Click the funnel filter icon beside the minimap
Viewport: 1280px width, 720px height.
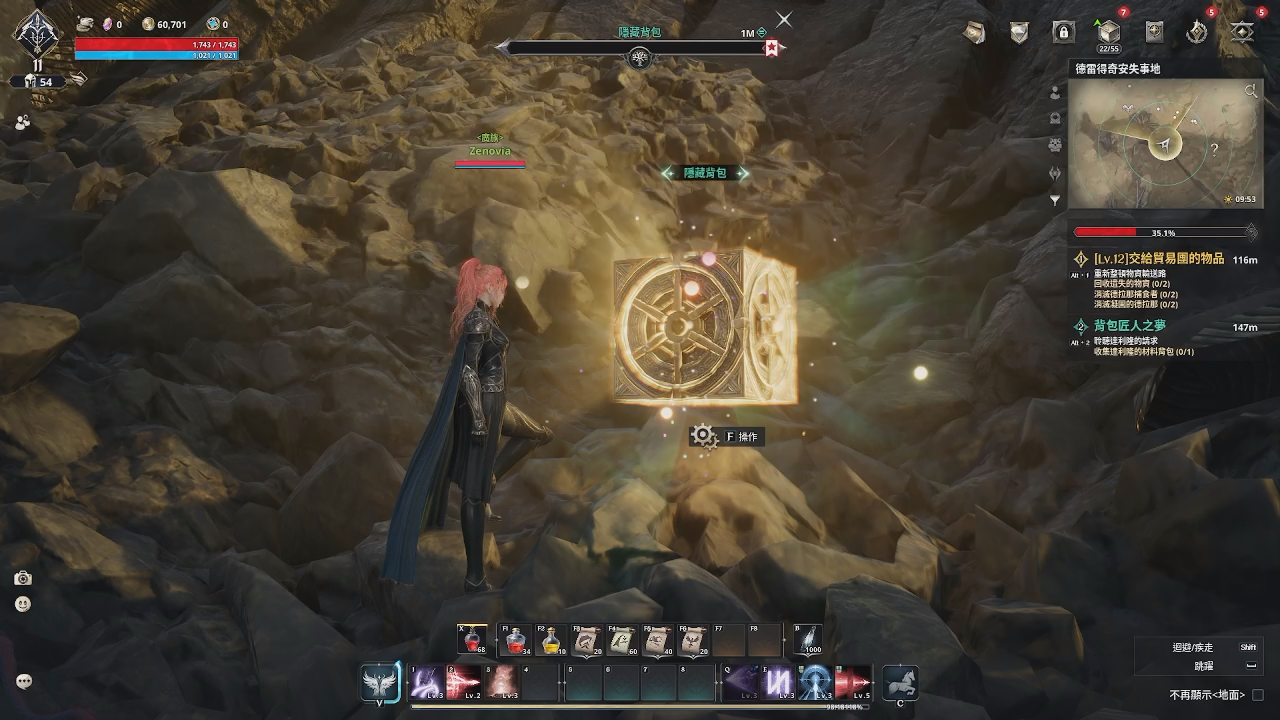pos(1054,200)
